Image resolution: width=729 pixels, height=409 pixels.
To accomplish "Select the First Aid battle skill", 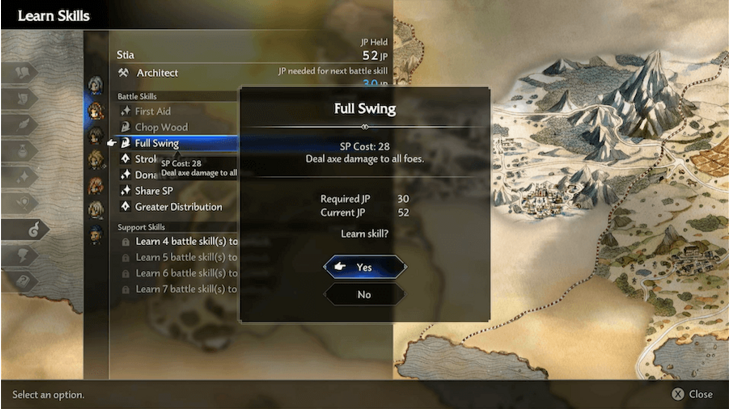I will 153,112.
